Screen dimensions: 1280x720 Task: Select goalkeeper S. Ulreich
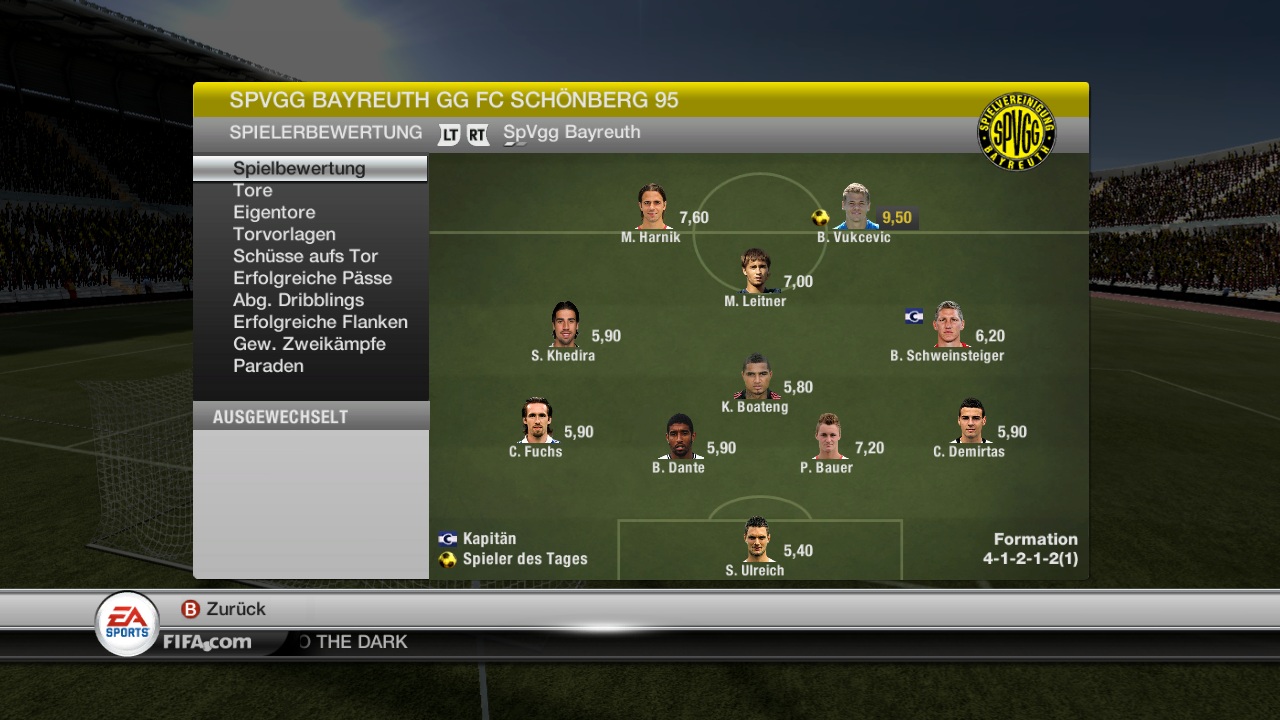tap(757, 540)
